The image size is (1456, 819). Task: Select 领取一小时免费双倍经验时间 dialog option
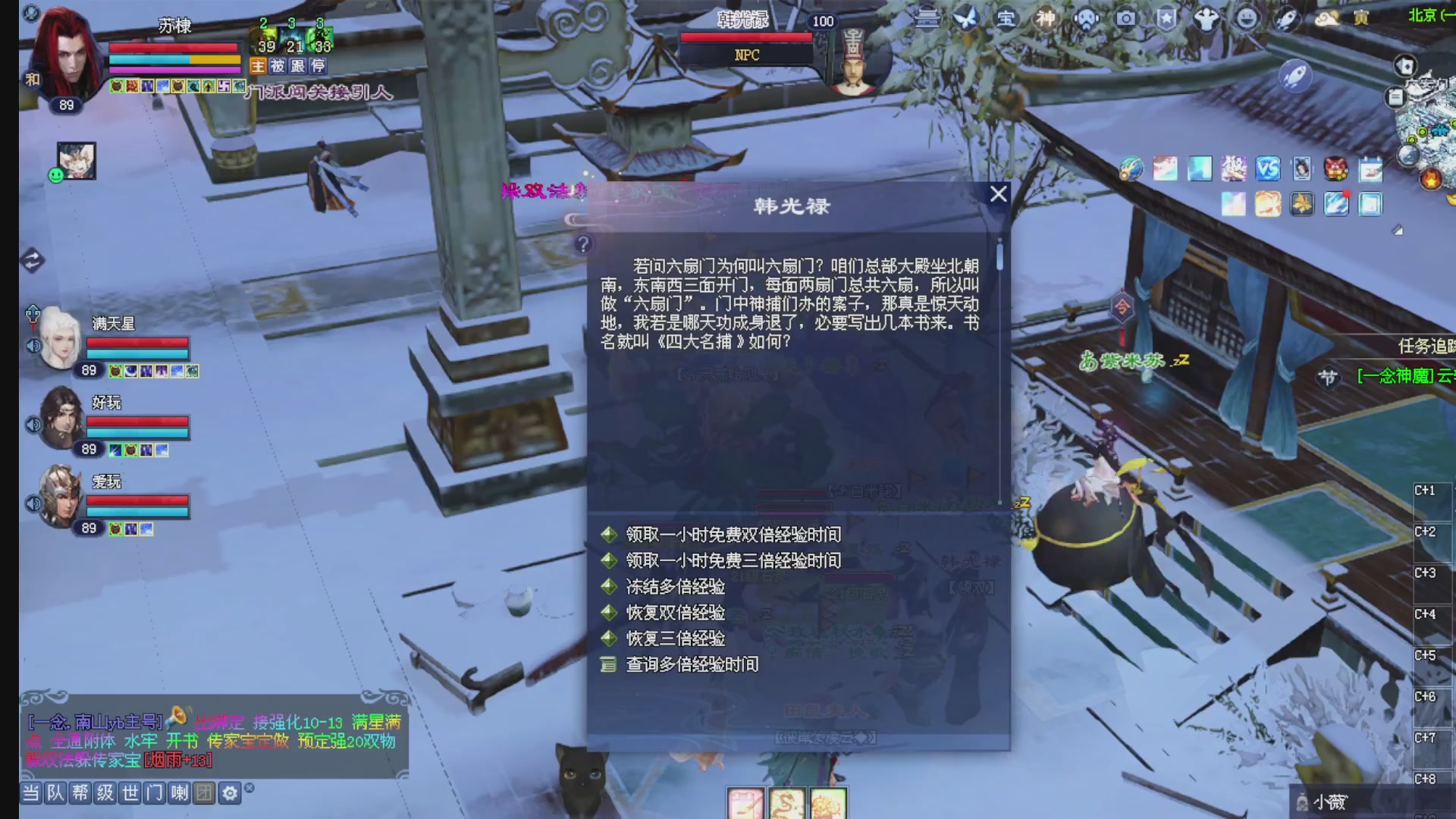click(x=732, y=535)
